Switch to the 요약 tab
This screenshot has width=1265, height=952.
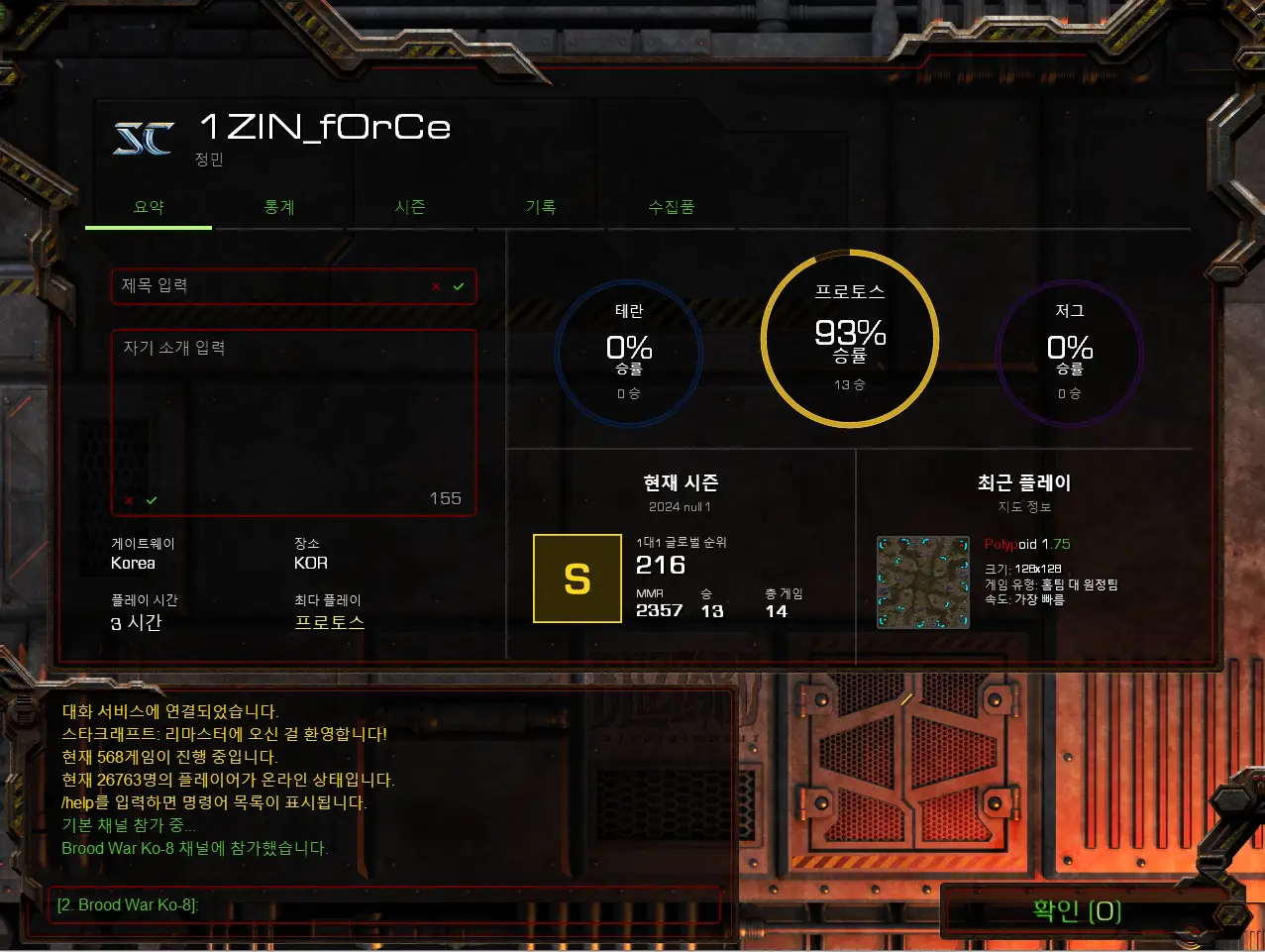(x=149, y=207)
